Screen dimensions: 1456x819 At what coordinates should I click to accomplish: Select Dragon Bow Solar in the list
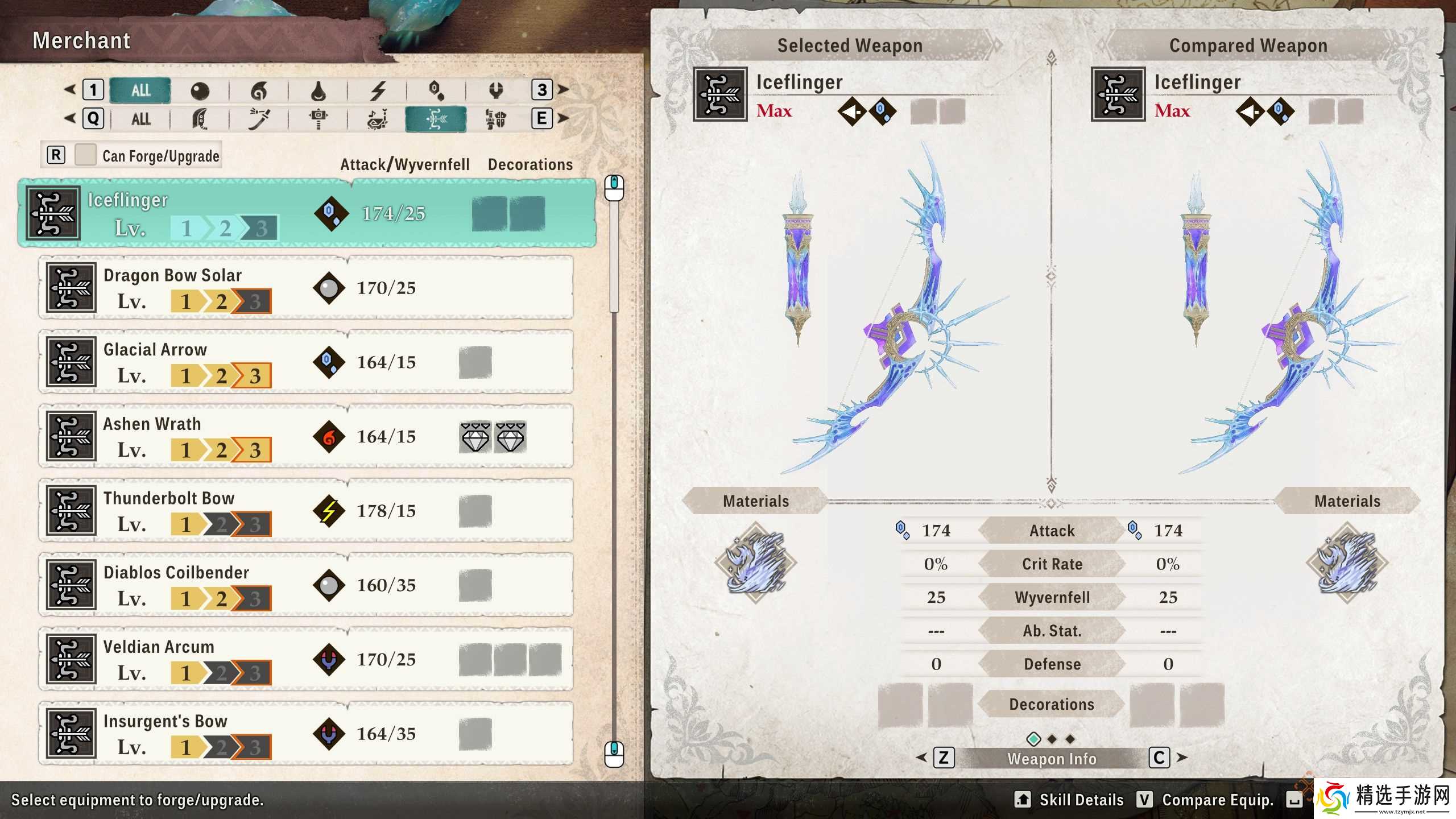point(306,288)
